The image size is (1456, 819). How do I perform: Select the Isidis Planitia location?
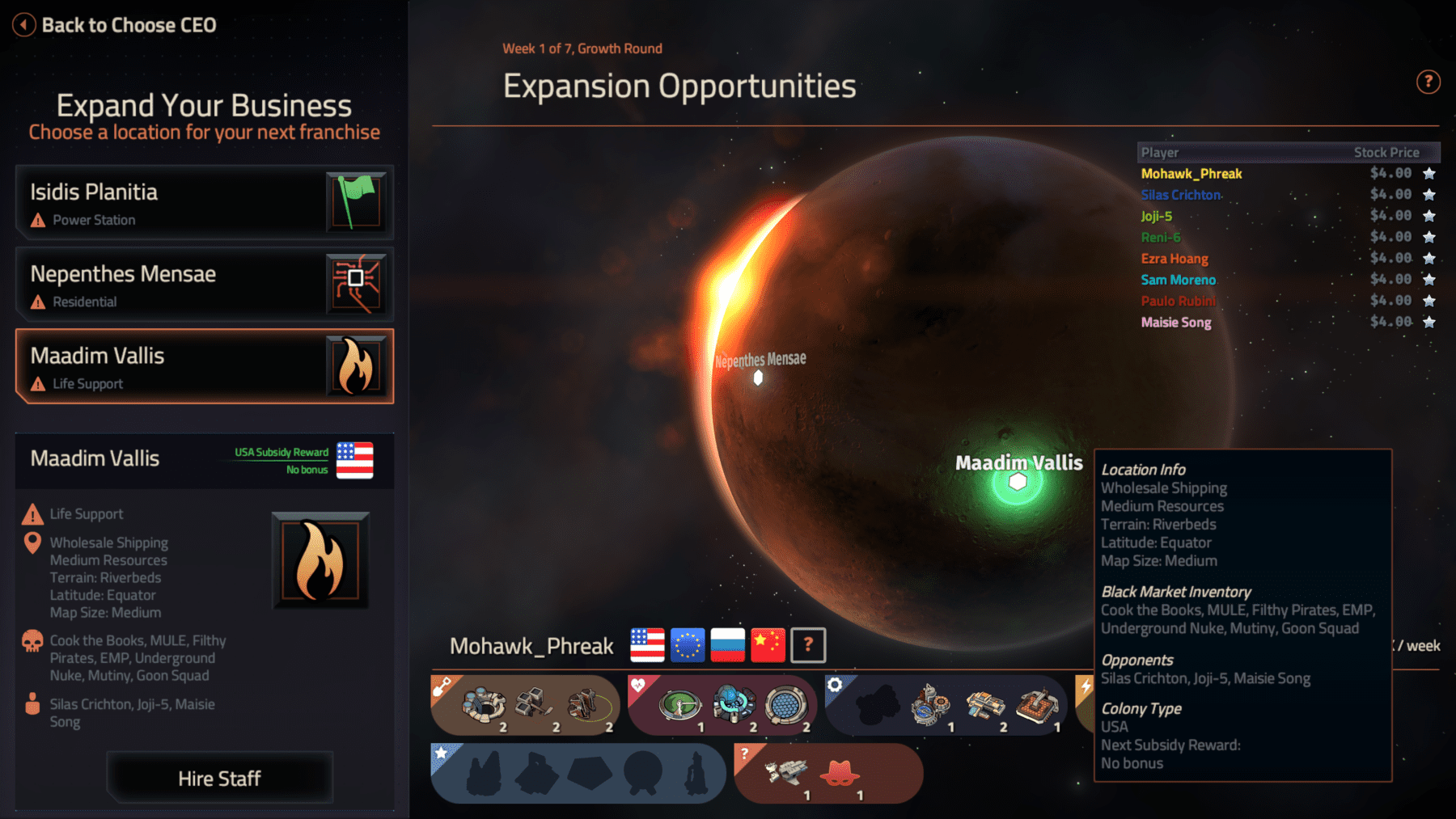point(204,203)
